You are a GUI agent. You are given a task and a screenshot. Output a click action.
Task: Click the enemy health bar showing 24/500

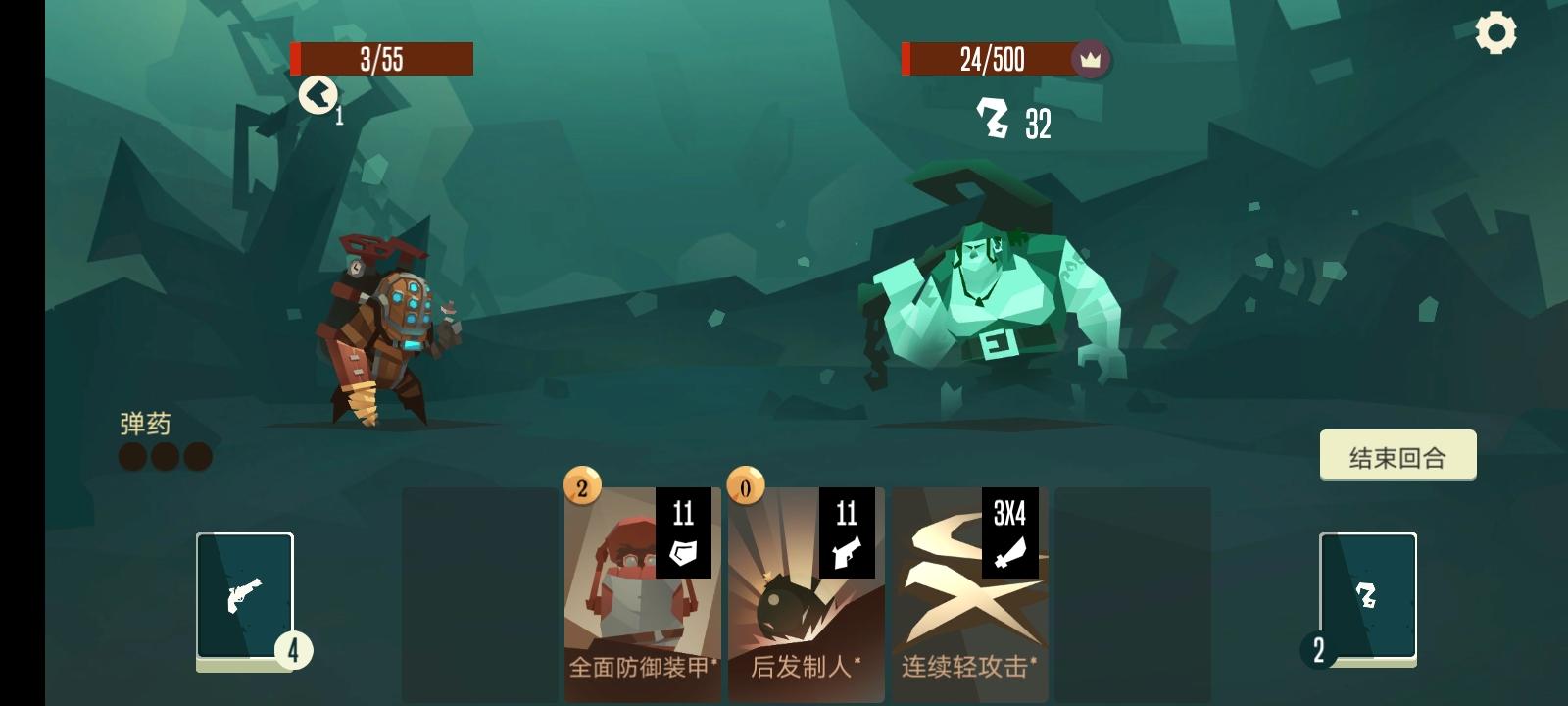tap(988, 61)
